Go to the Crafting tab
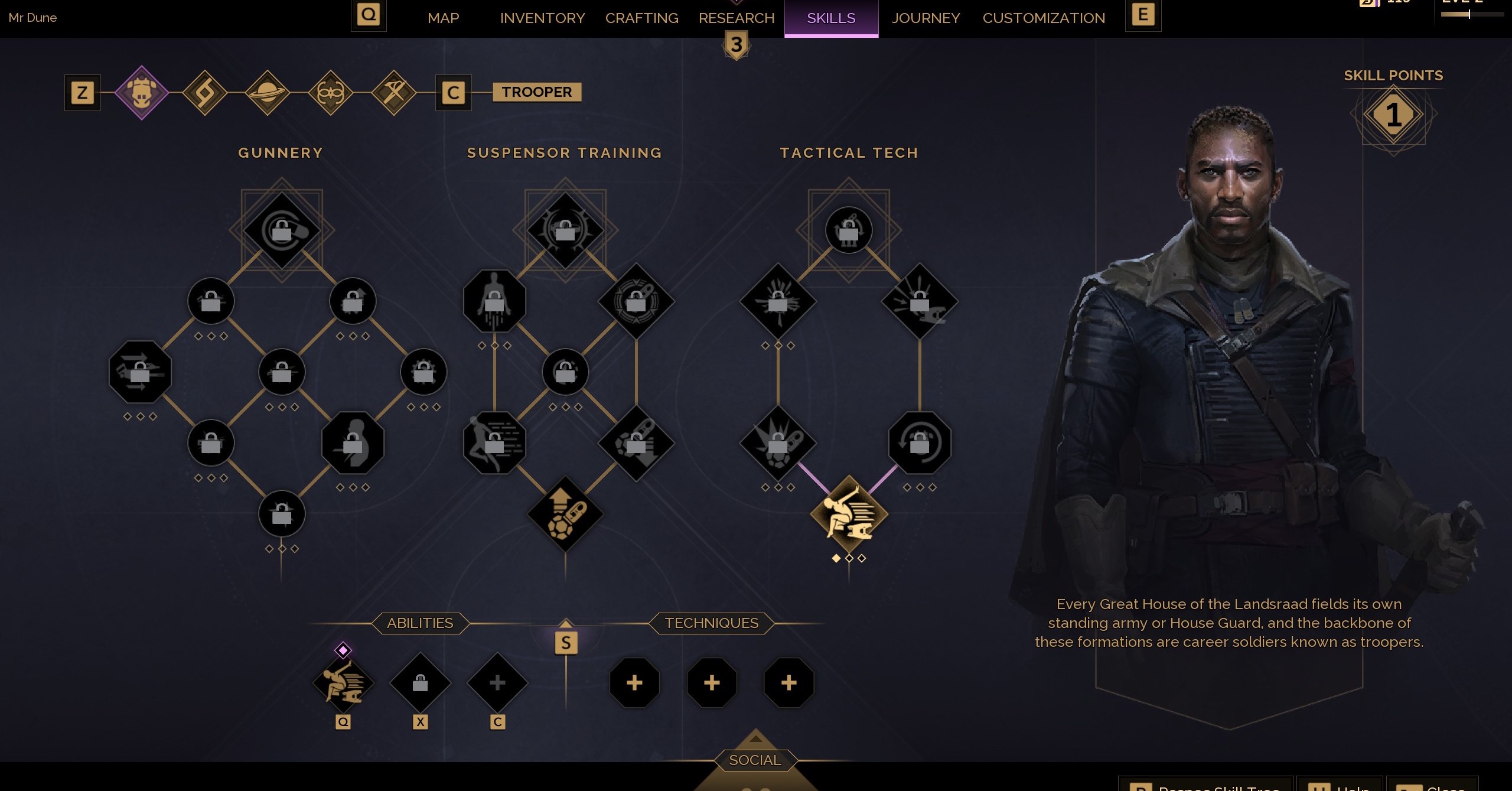The image size is (1512, 791). (x=641, y=18)
